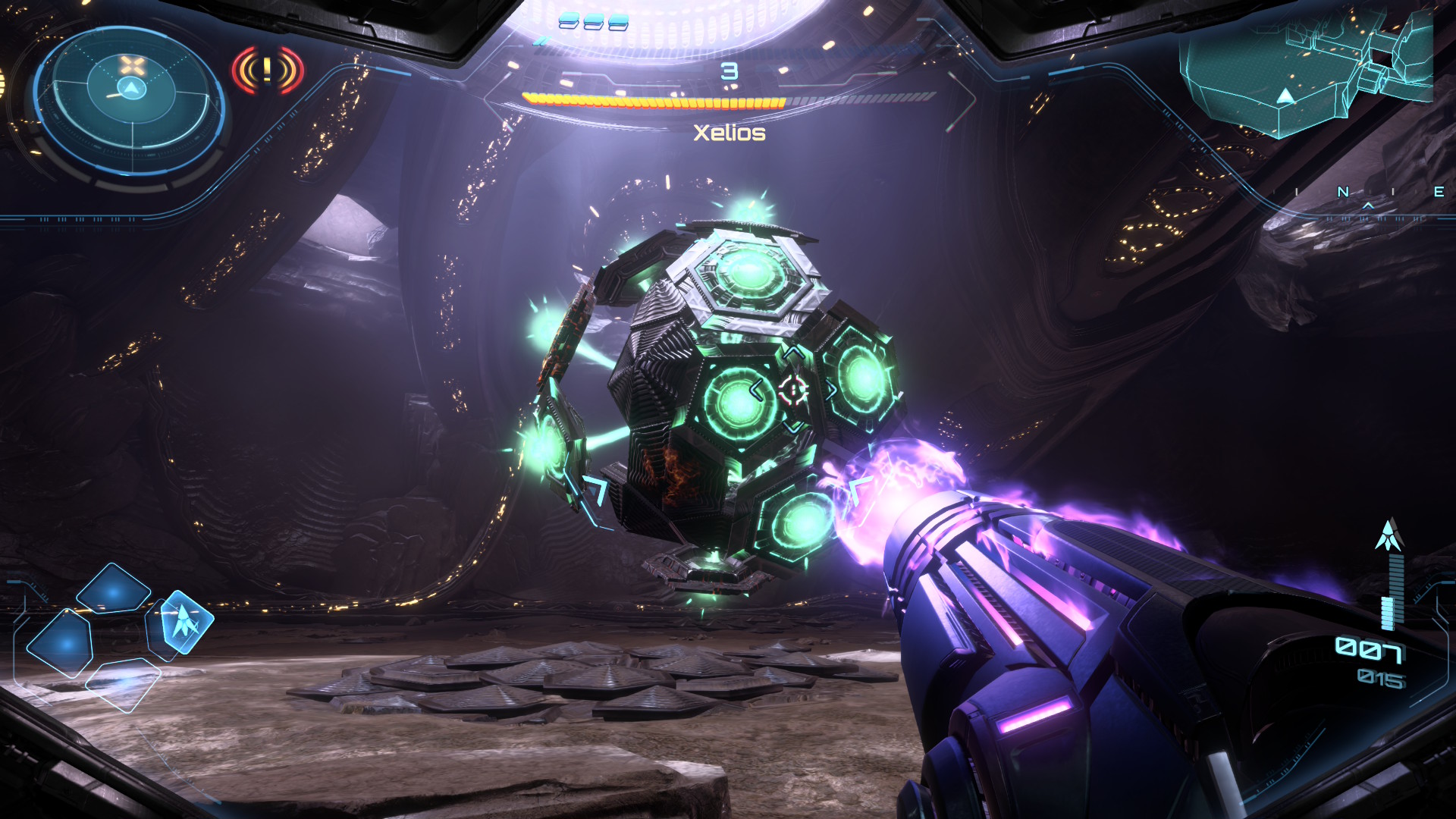Image resolution: width=1456 pixels, height=819 pixels.
Task: Click the stage counter showing 3
Action: click(x=730, y=73)
